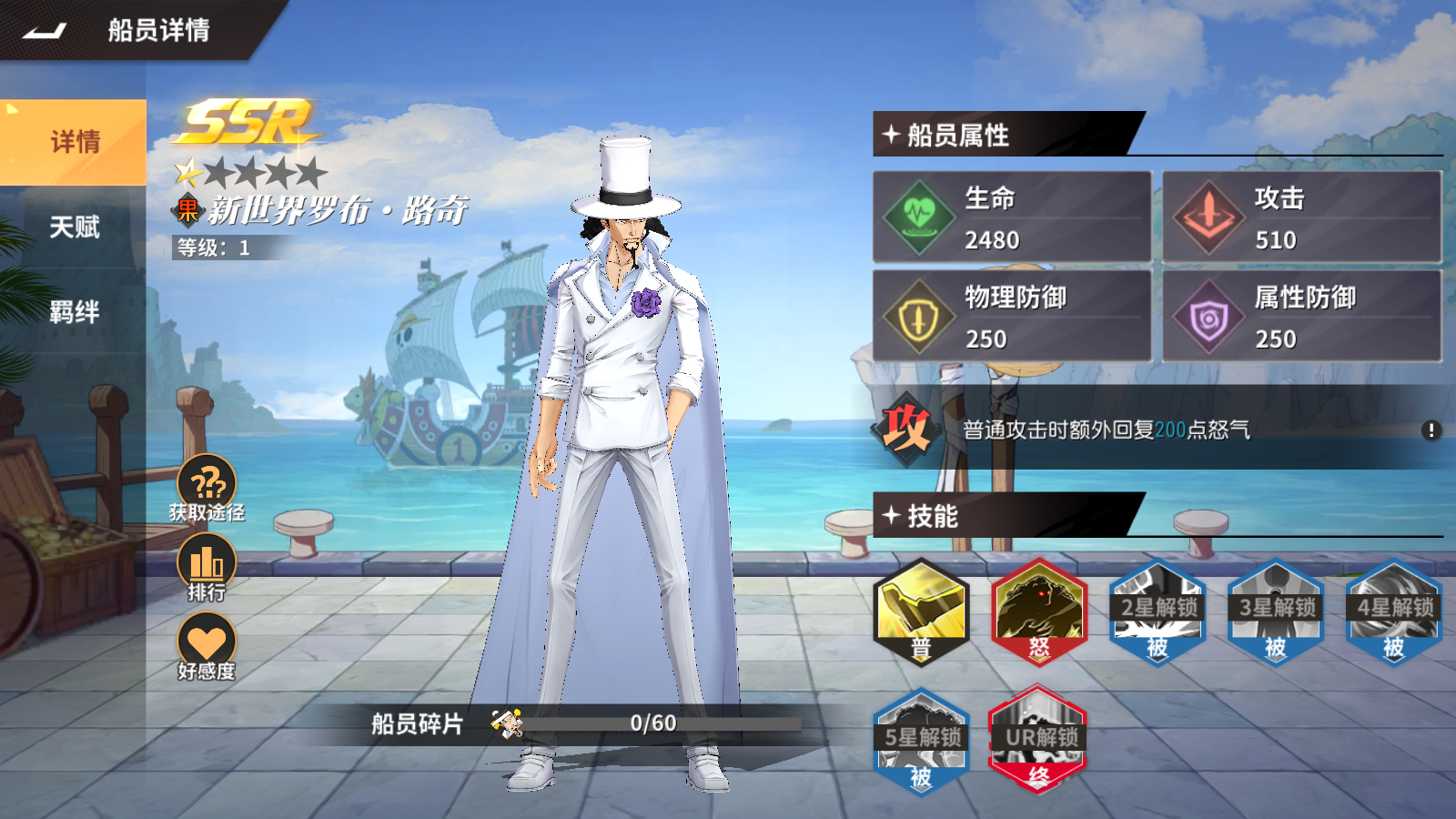Open the 获取途径 button

point(207,487)
